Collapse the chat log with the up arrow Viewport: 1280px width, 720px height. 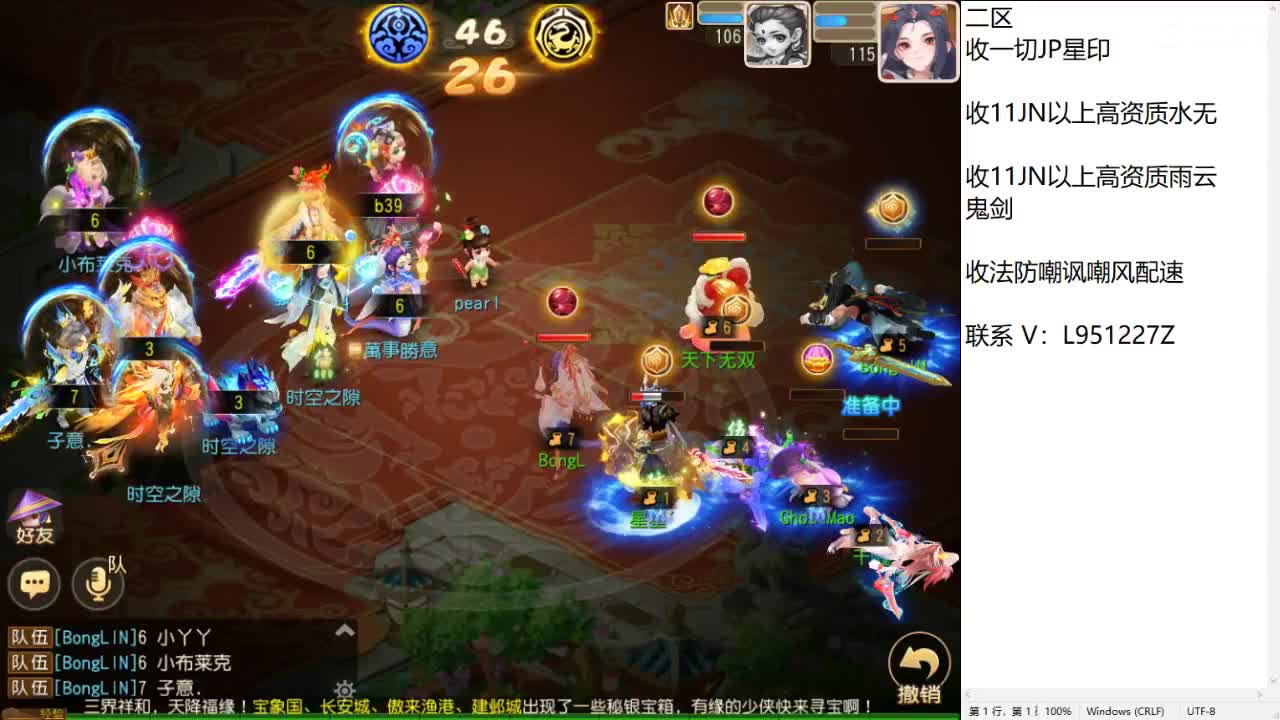(345, 631)
